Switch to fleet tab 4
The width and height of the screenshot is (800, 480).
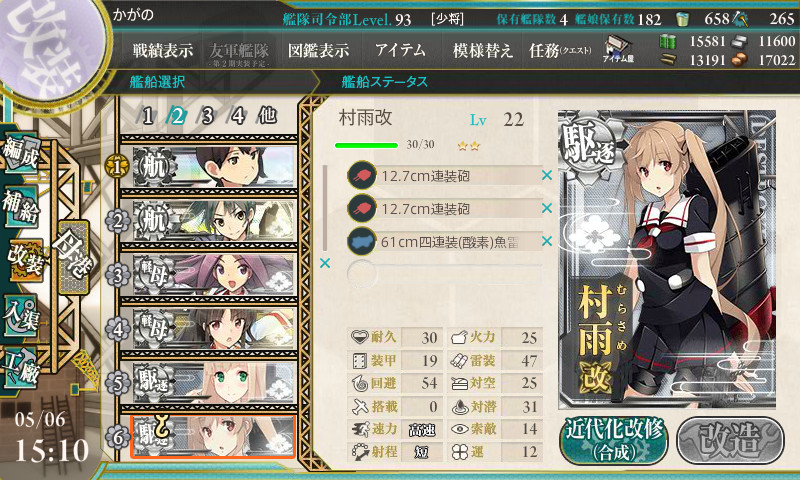tap(238, 115)
